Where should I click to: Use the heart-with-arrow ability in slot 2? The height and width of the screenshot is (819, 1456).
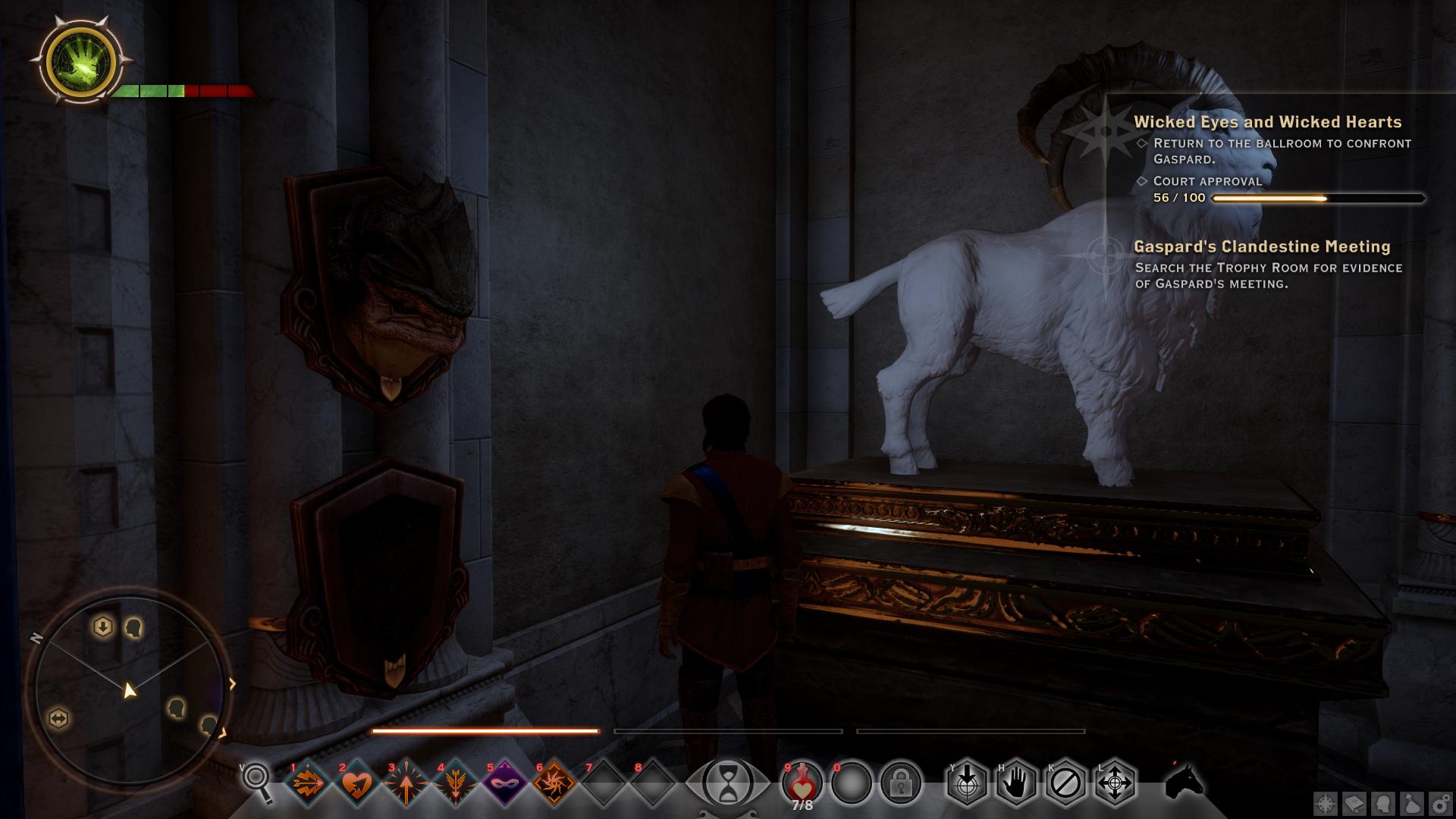[356, 783]
